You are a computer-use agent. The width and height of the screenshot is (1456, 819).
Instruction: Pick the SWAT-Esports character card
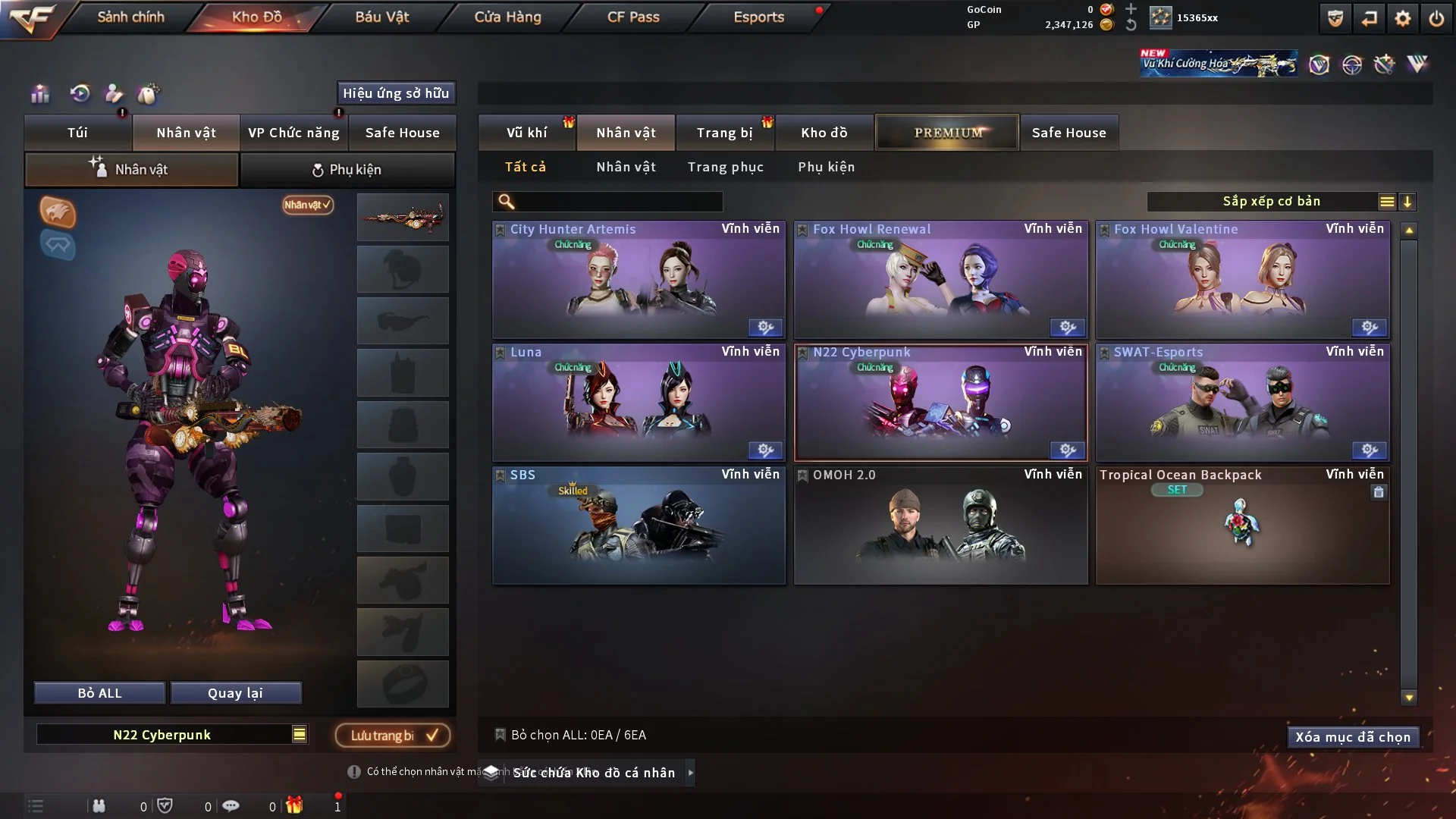pos(1242,403)
